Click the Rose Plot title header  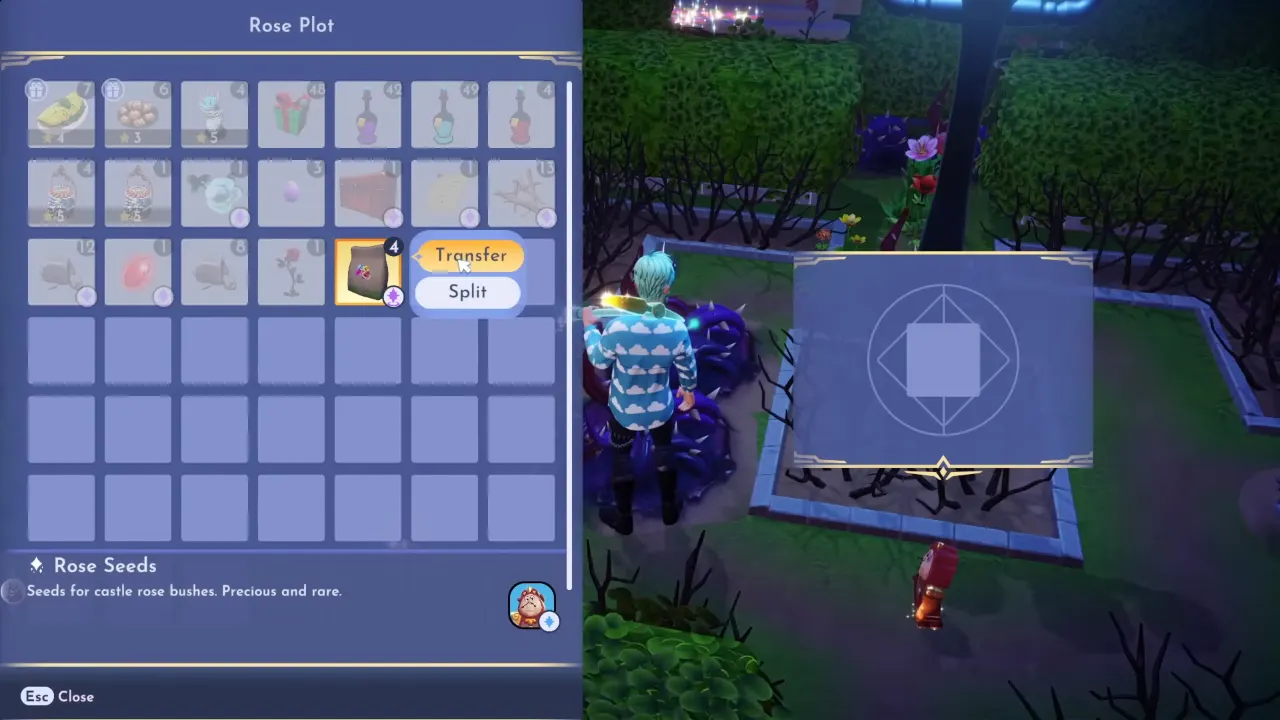[x=291, y=25]
